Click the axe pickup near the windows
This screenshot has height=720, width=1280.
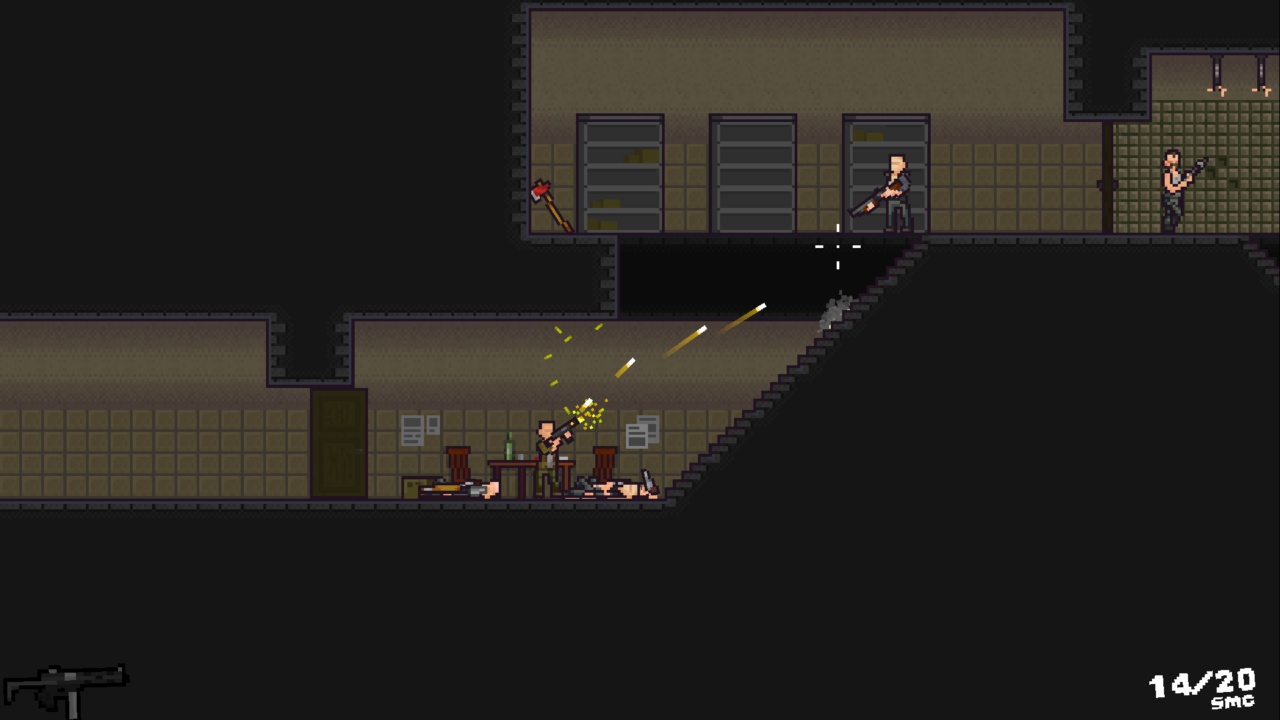553,205
